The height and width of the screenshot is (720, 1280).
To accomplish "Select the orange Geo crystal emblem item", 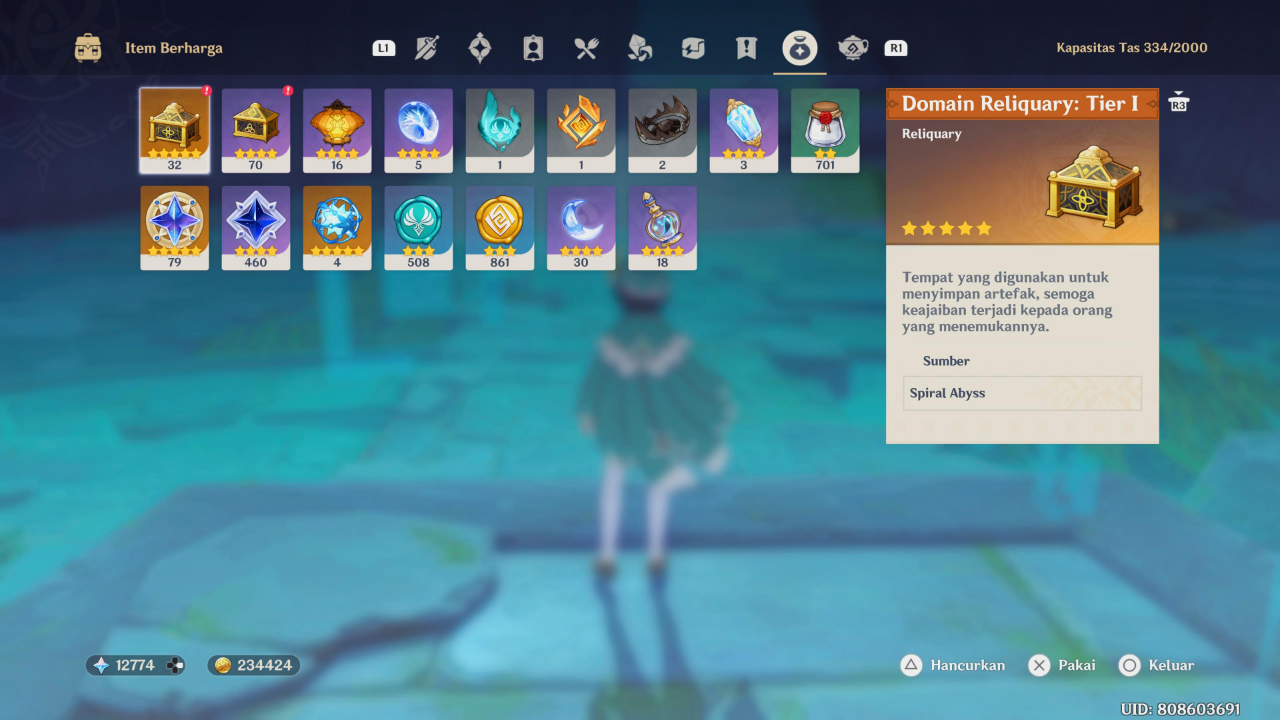I will click(x=581, y=130).
